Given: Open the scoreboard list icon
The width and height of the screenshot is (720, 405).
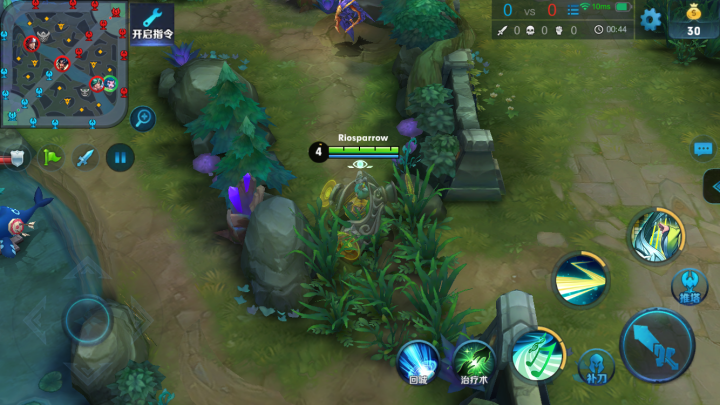Looking at the screenshot, I should (573, 10).
